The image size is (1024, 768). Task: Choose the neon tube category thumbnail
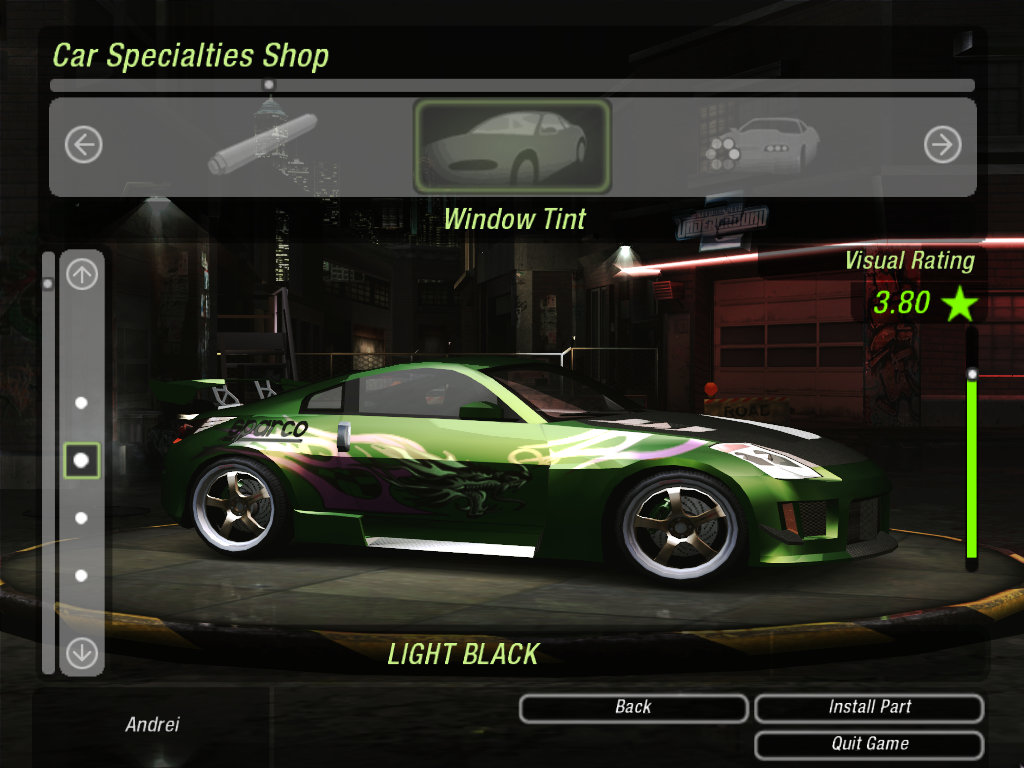263,145
